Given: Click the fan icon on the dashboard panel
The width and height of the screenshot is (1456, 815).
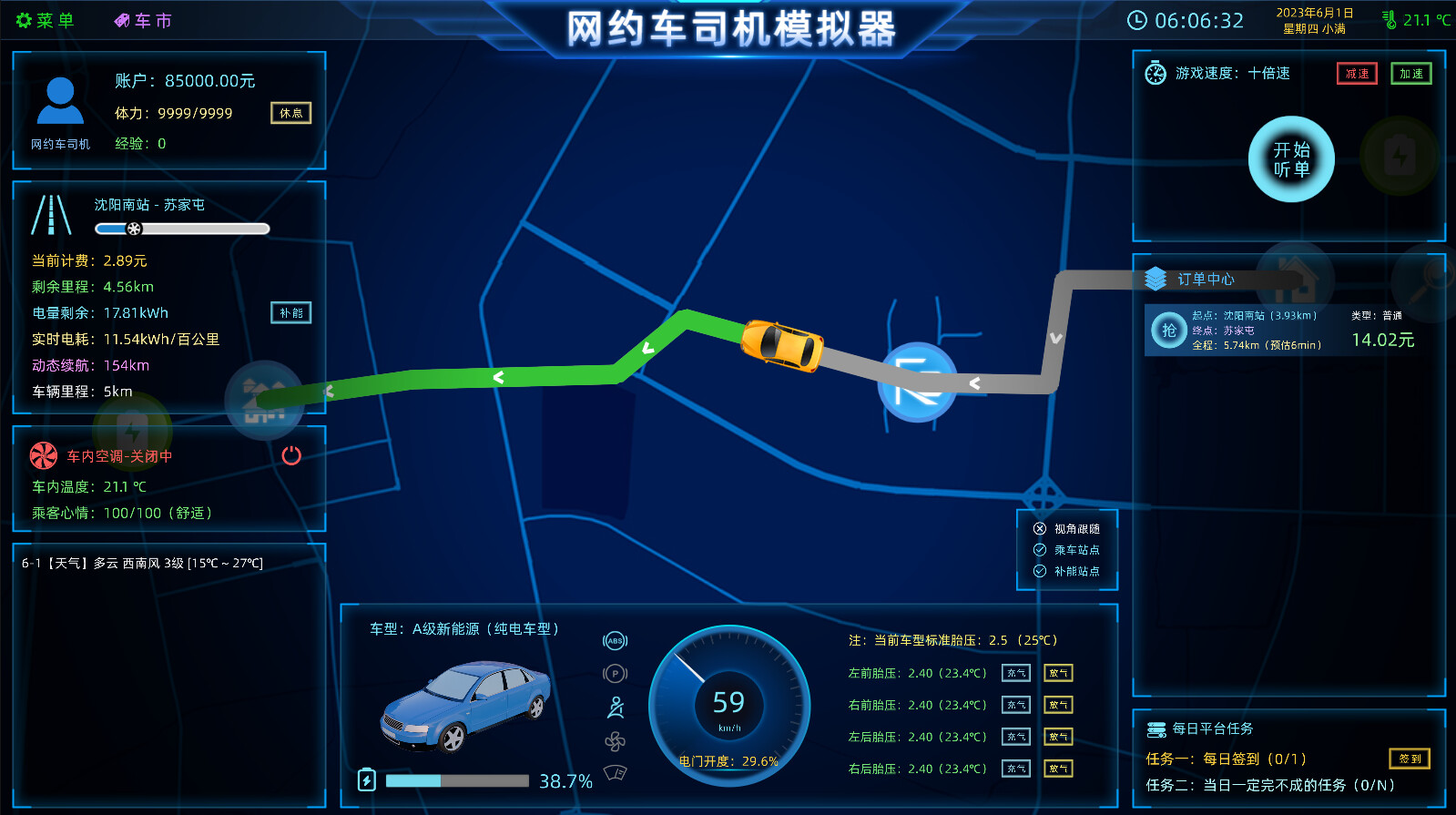Looking at the screenshot, I should pyautogui.click(x=615, y=742).
